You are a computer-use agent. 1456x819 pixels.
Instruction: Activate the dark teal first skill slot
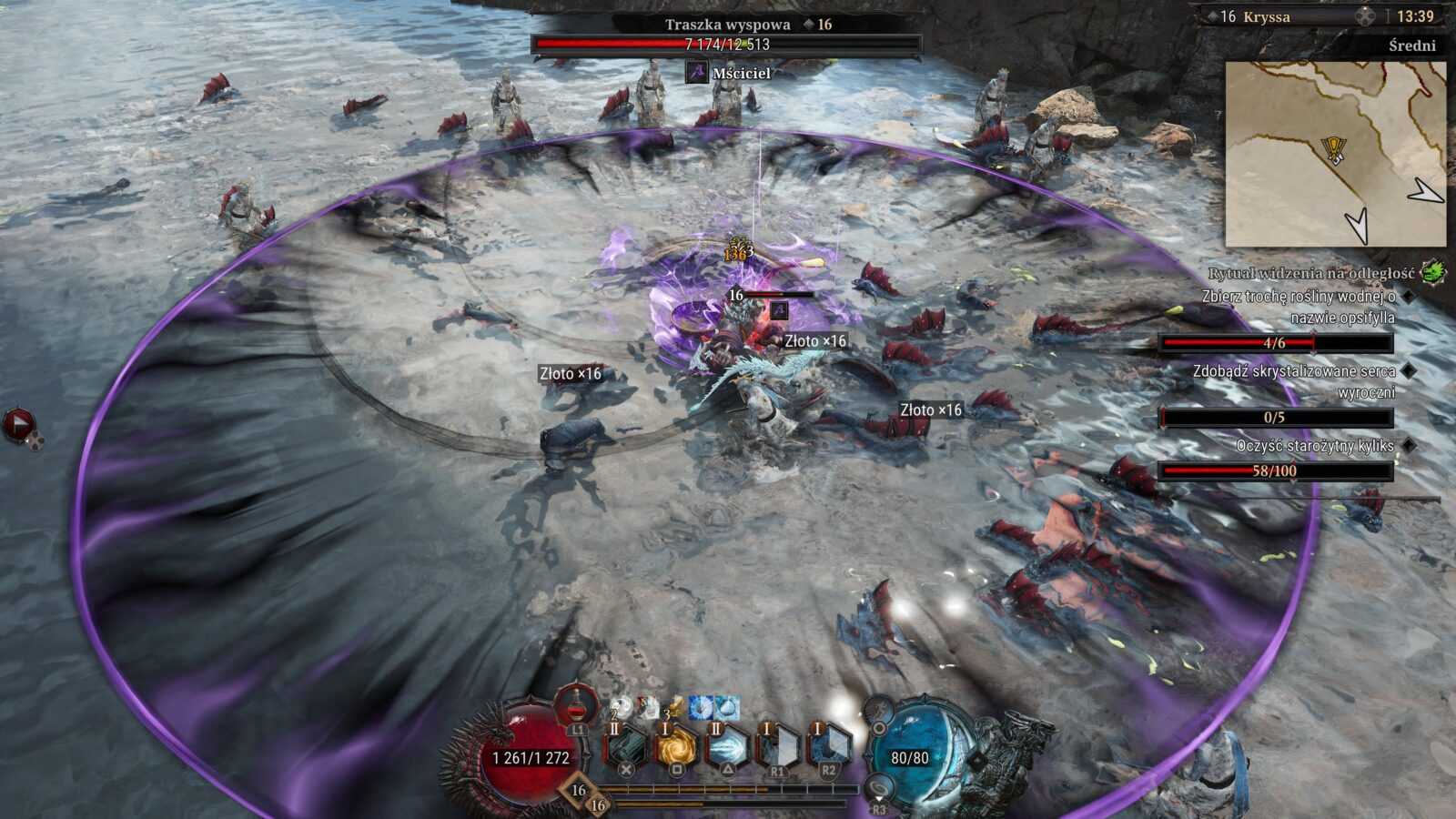626,747
